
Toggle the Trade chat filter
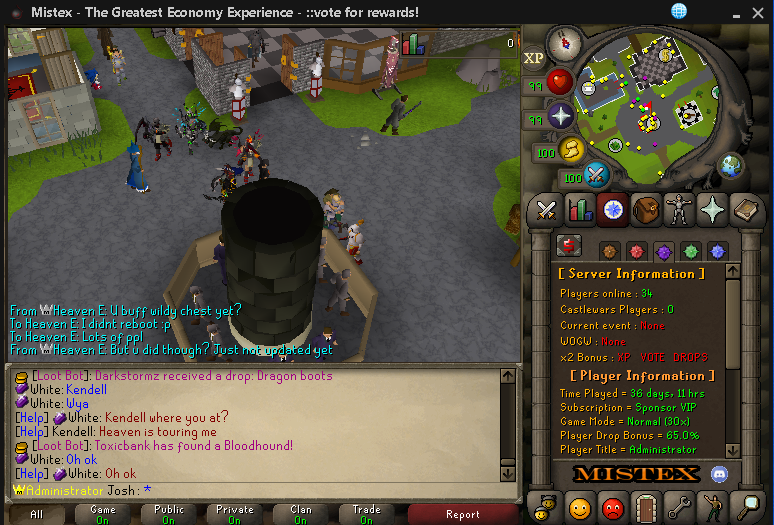click(x=366, y=514)
